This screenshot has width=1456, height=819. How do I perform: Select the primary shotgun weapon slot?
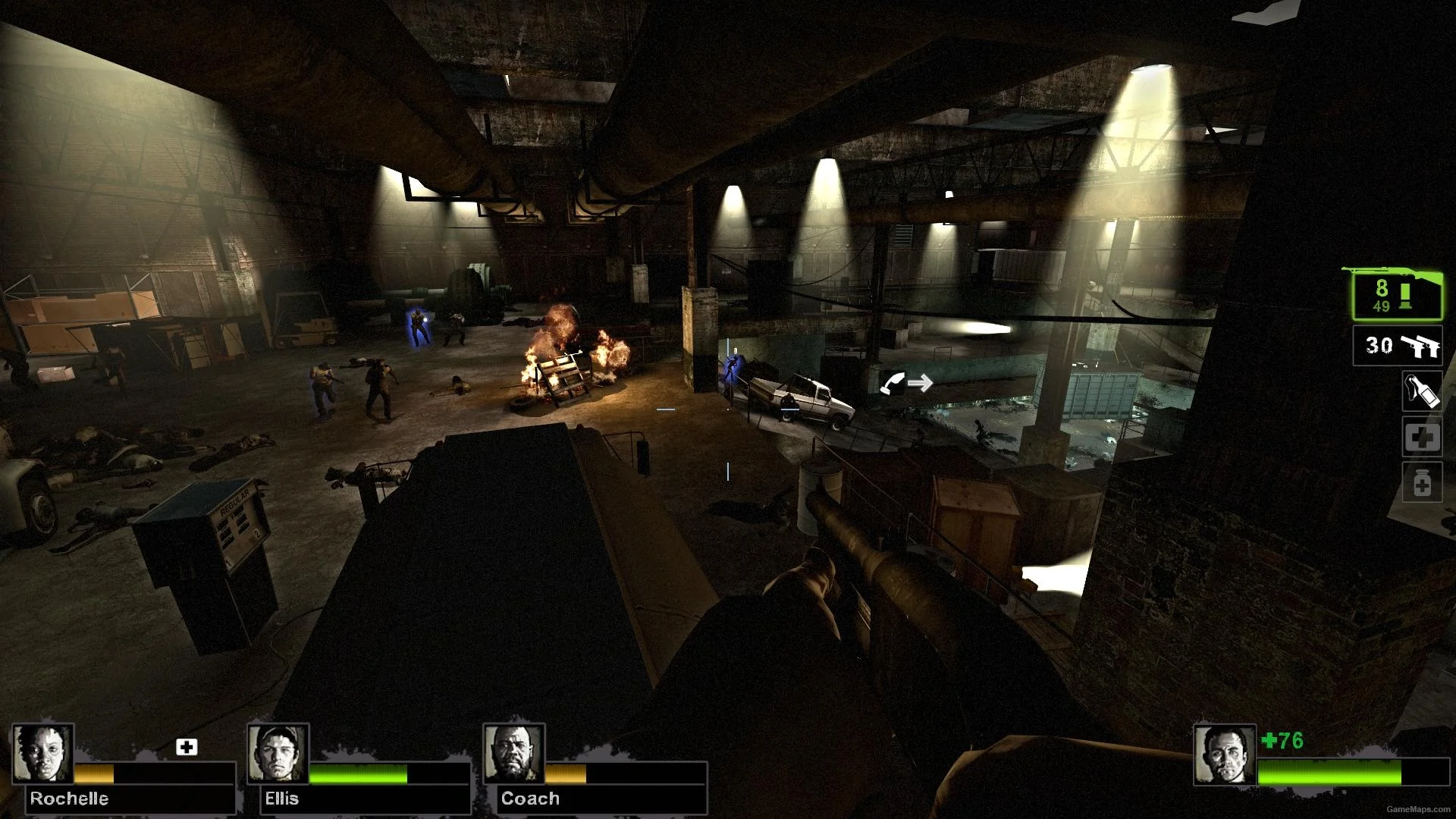(1397, 296)
